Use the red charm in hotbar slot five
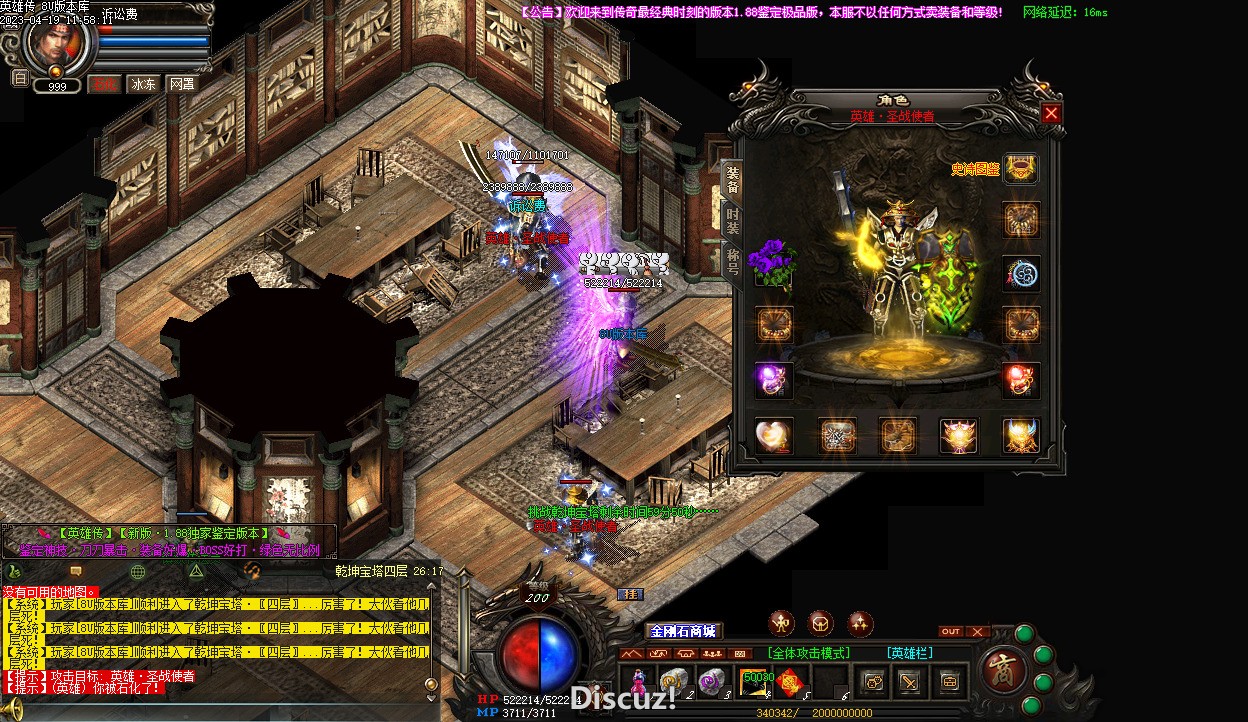1248x722 pixels. point(790,682)
